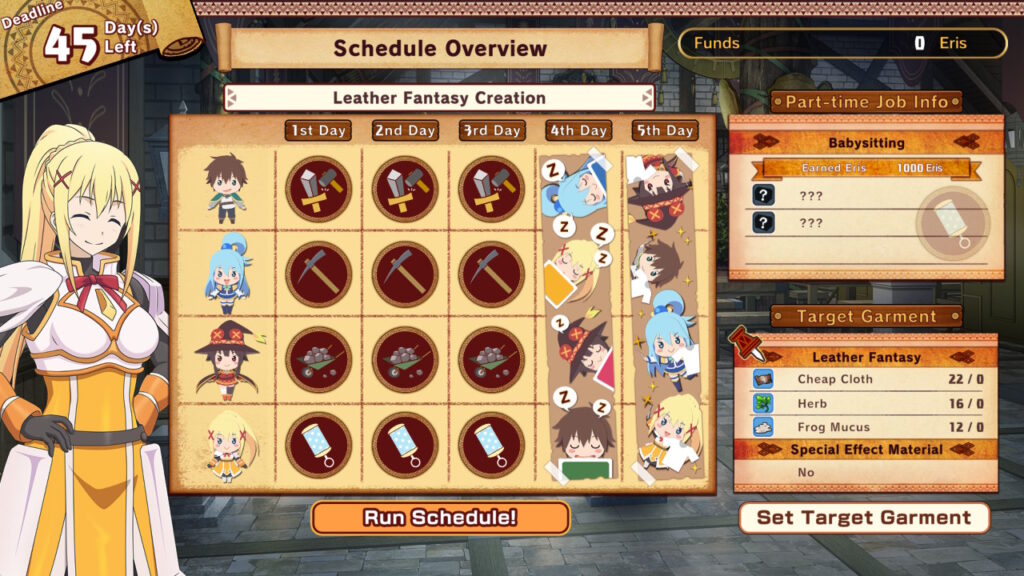Select the right arrow beside Leather Fantasy Creation
The width and height of the screenshot is (1024, 576).
[647, 98]
